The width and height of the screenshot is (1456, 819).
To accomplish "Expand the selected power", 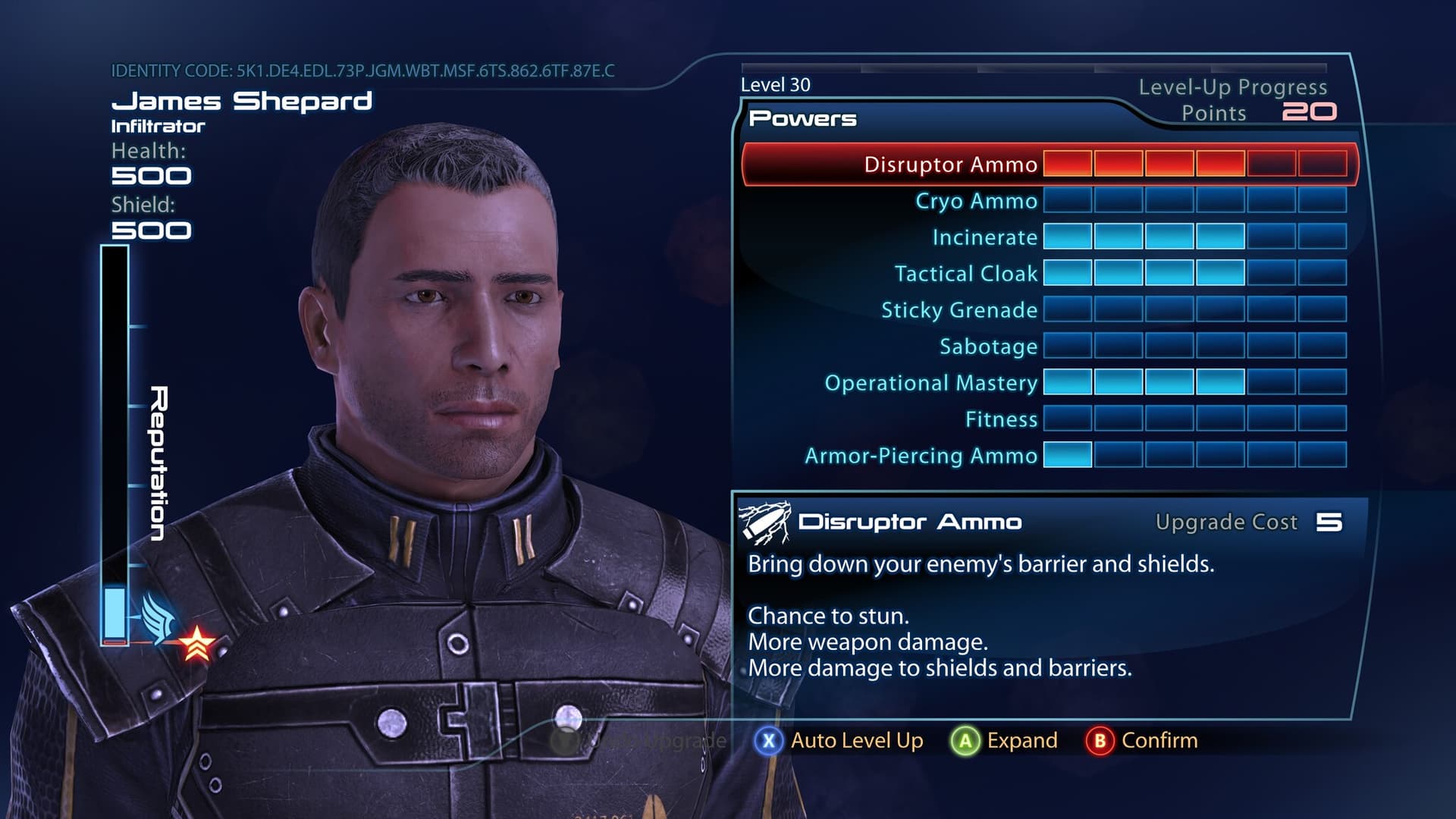I will [x=1006, y=741].
